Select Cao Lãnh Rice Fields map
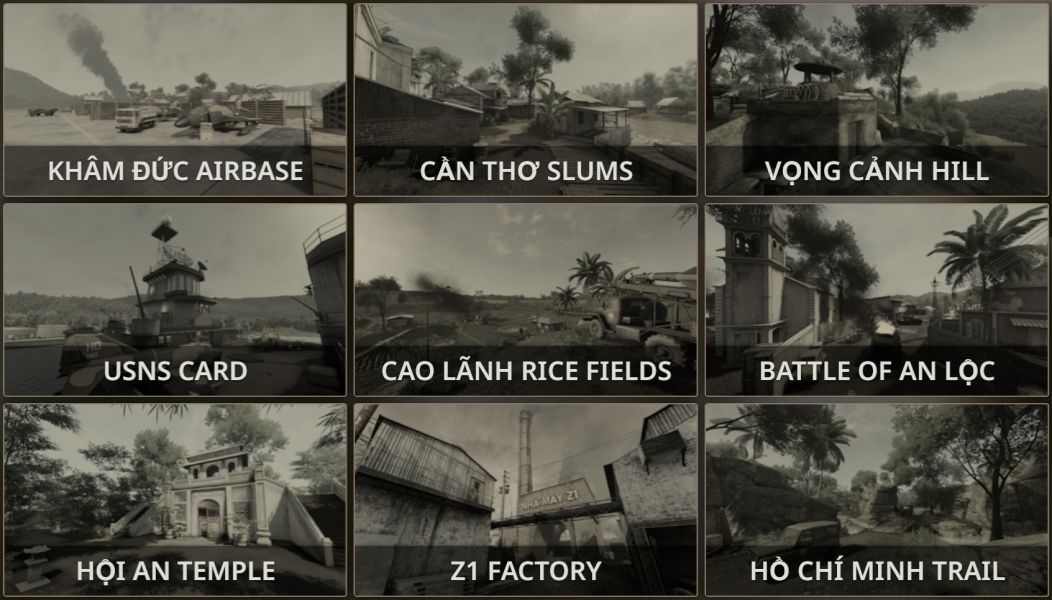This screenshot has width=1052, height=600. click(x=526, y=300)
